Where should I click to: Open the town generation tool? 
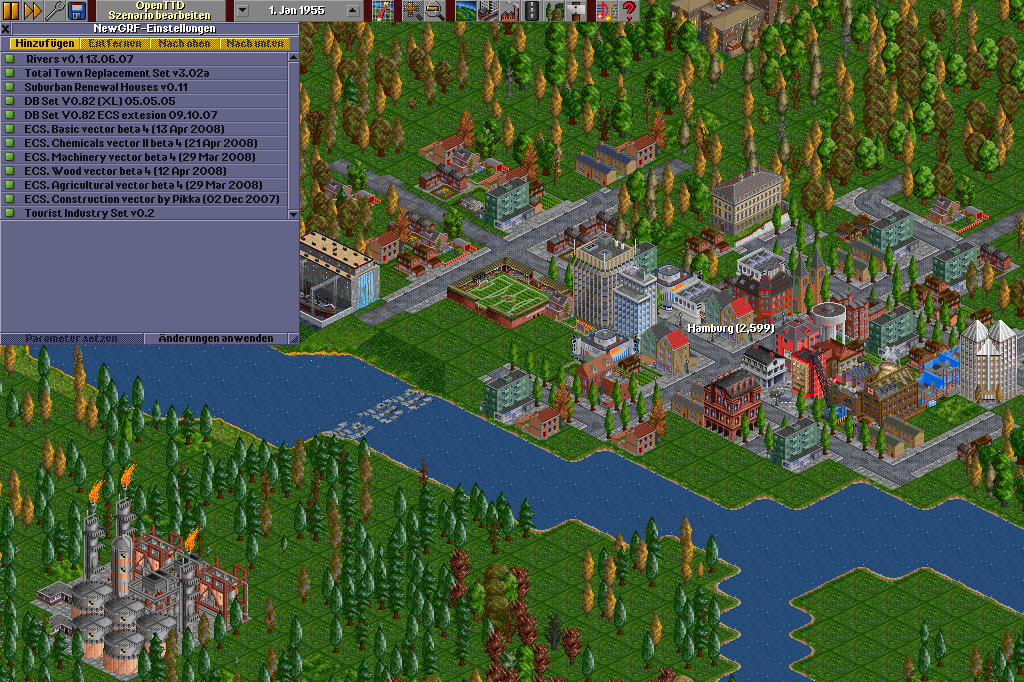(x=487, y=10)
